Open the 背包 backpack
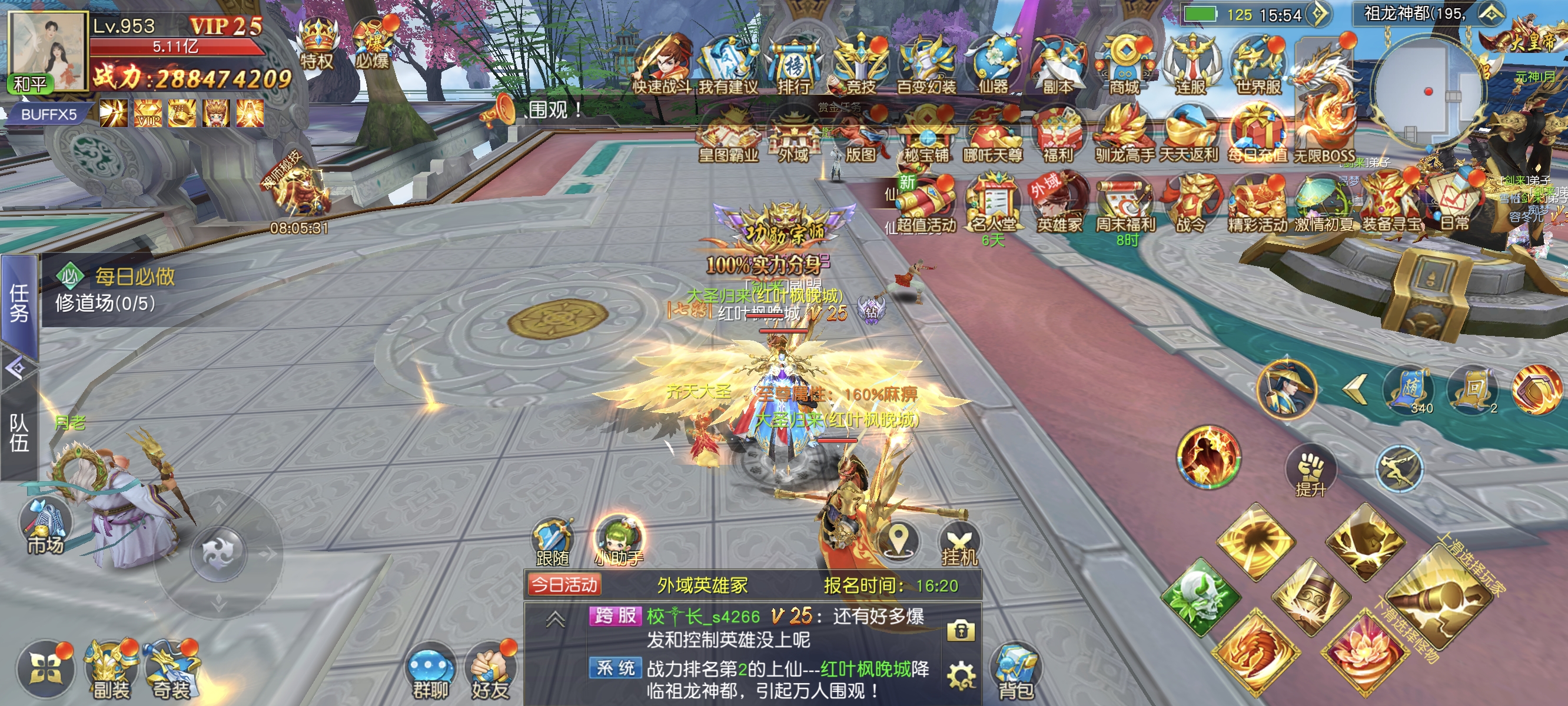Screen dimensions: 1568x706 click(1015, 671)
